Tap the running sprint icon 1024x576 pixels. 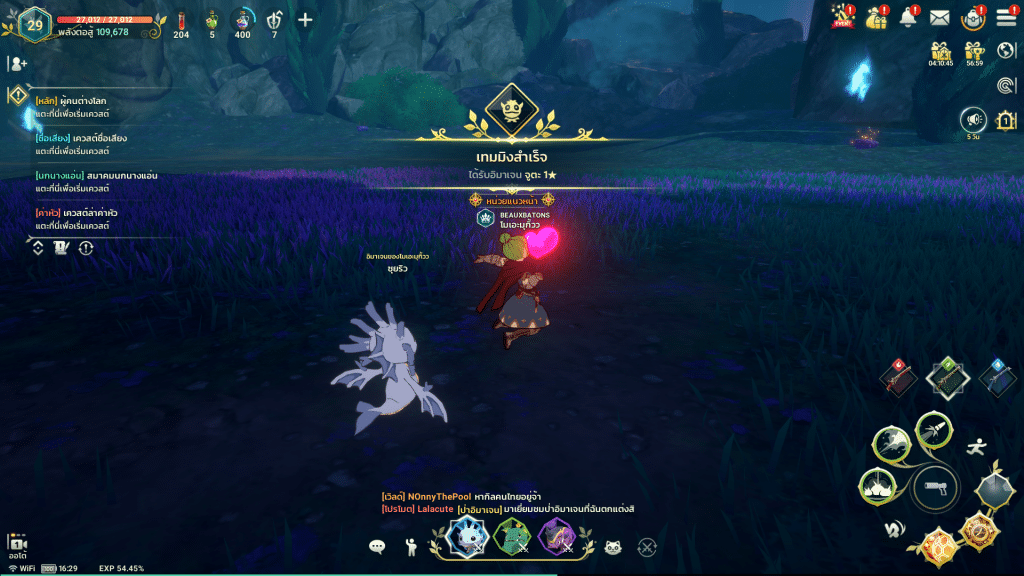978,448
